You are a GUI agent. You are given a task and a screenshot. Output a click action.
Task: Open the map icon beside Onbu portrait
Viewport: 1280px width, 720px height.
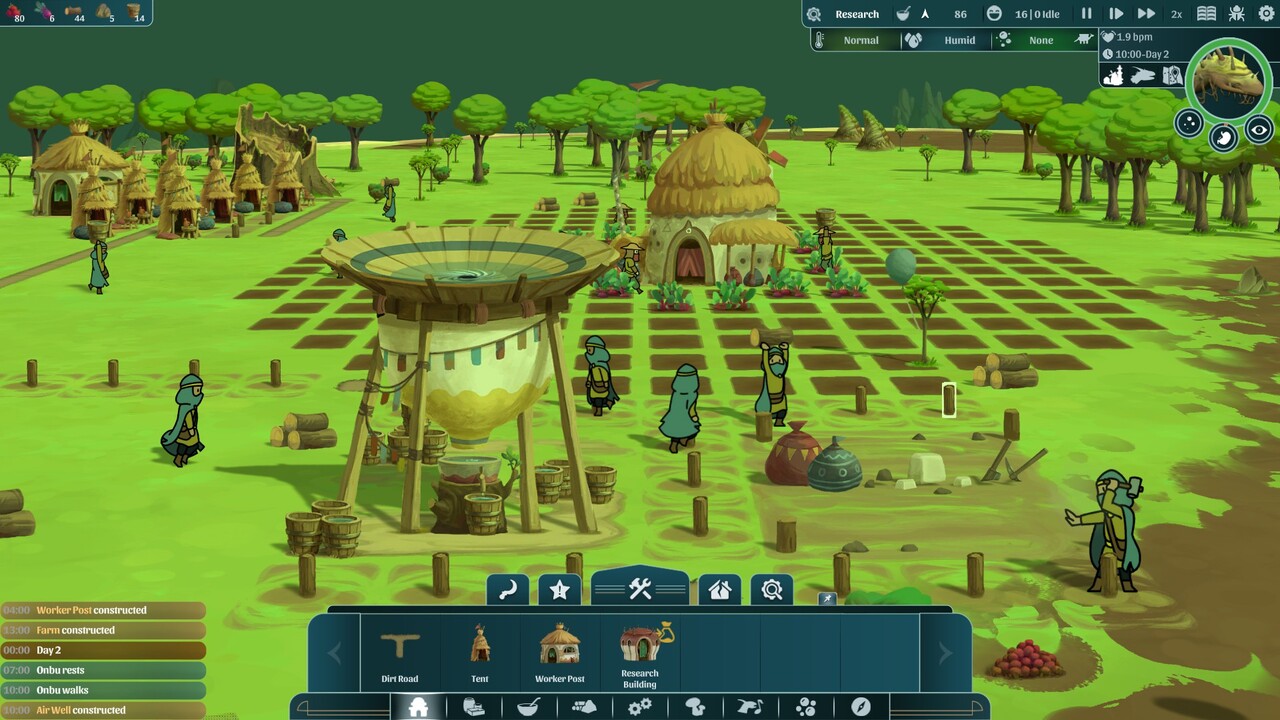click(1173, 75)
